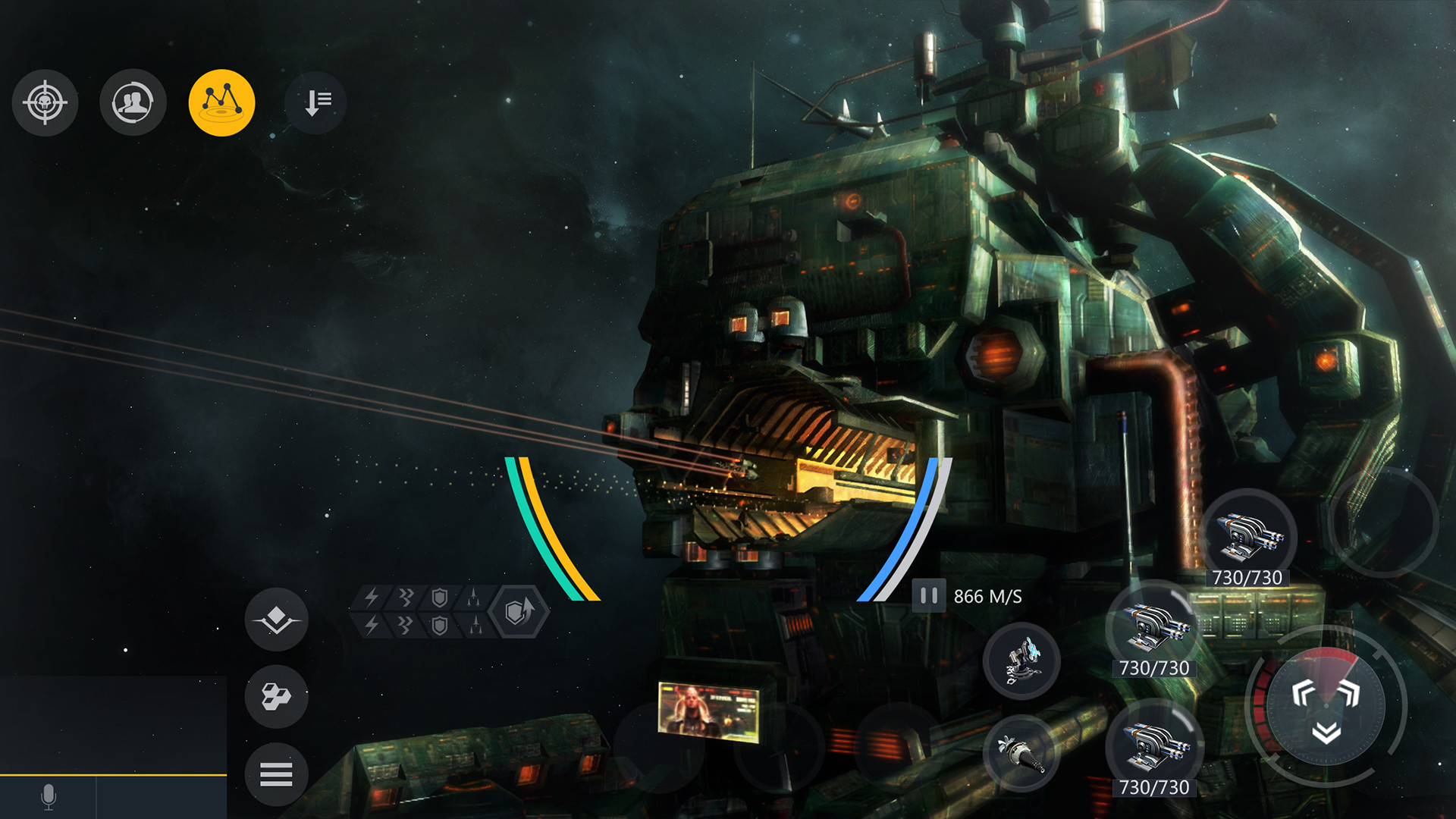Screen dimensions: 1456x819
Task: Open the contacts/social panel icon
Action: point(133,104)
